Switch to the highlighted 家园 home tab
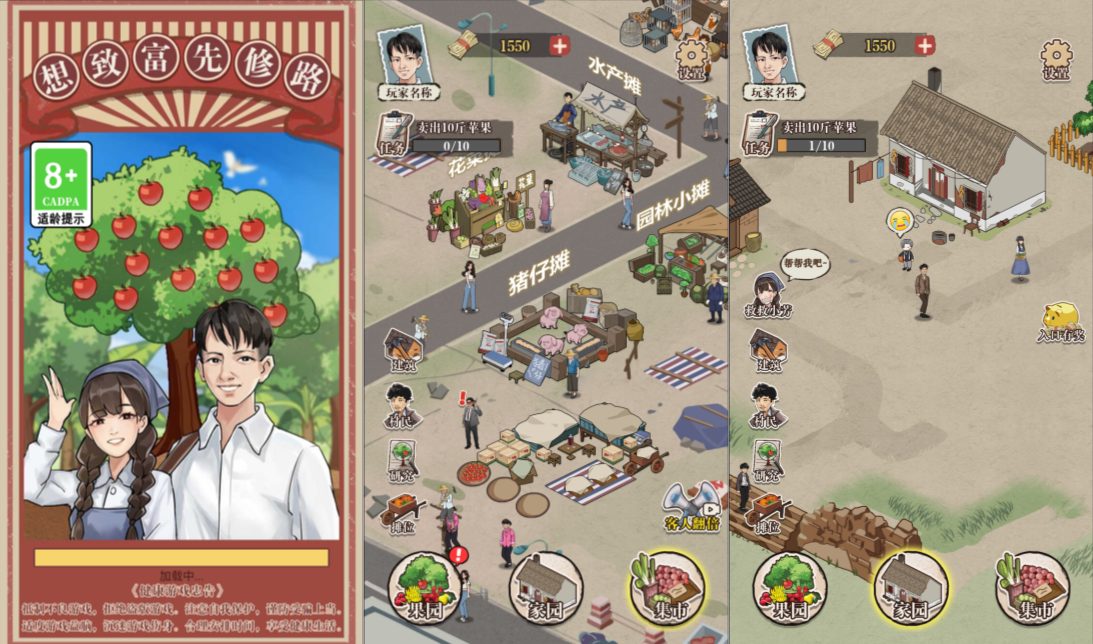The width and height of the screenshot is (1093, 644). 910,590
